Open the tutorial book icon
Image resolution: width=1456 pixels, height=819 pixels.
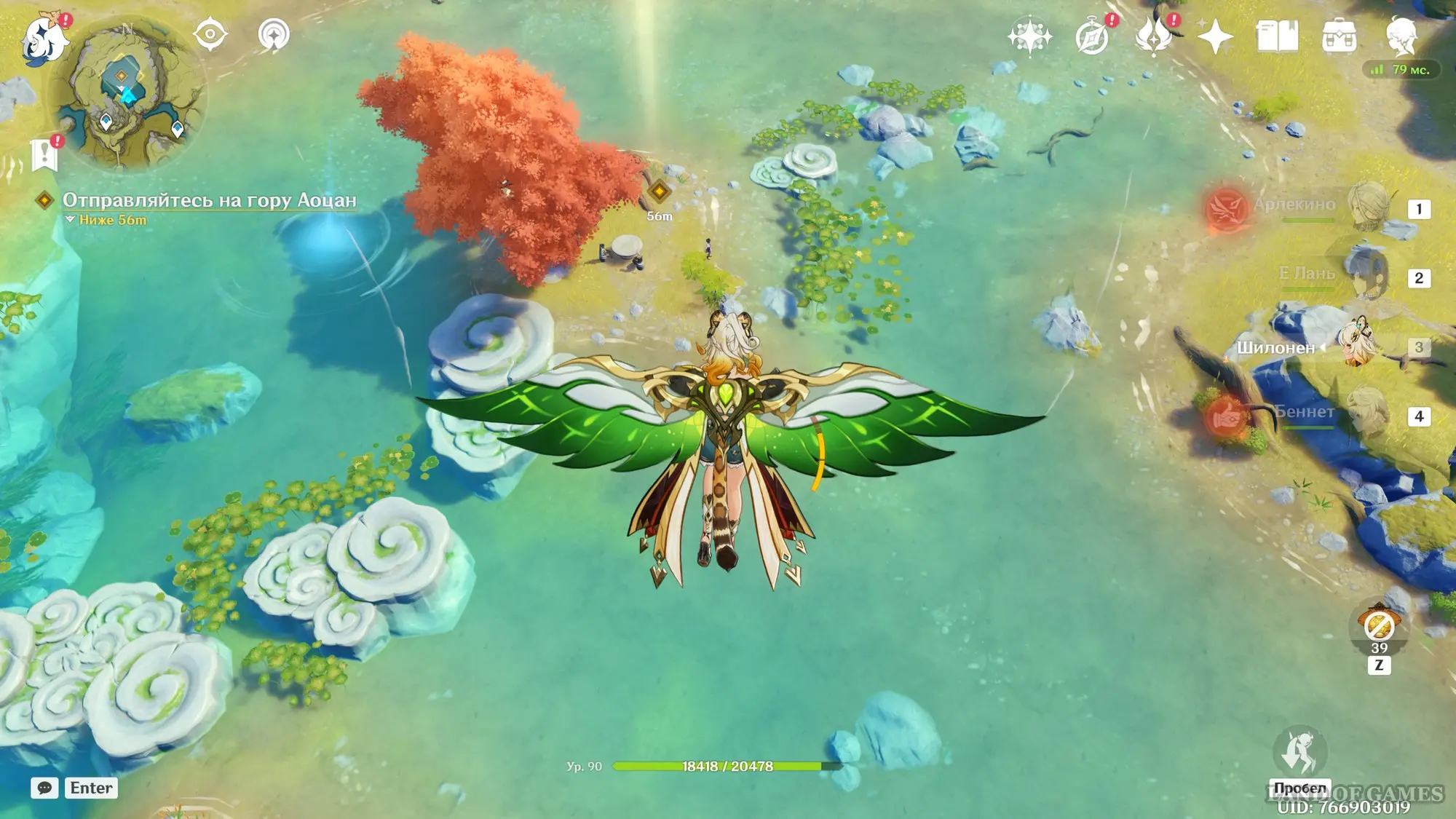click(x=1277, y=36)
